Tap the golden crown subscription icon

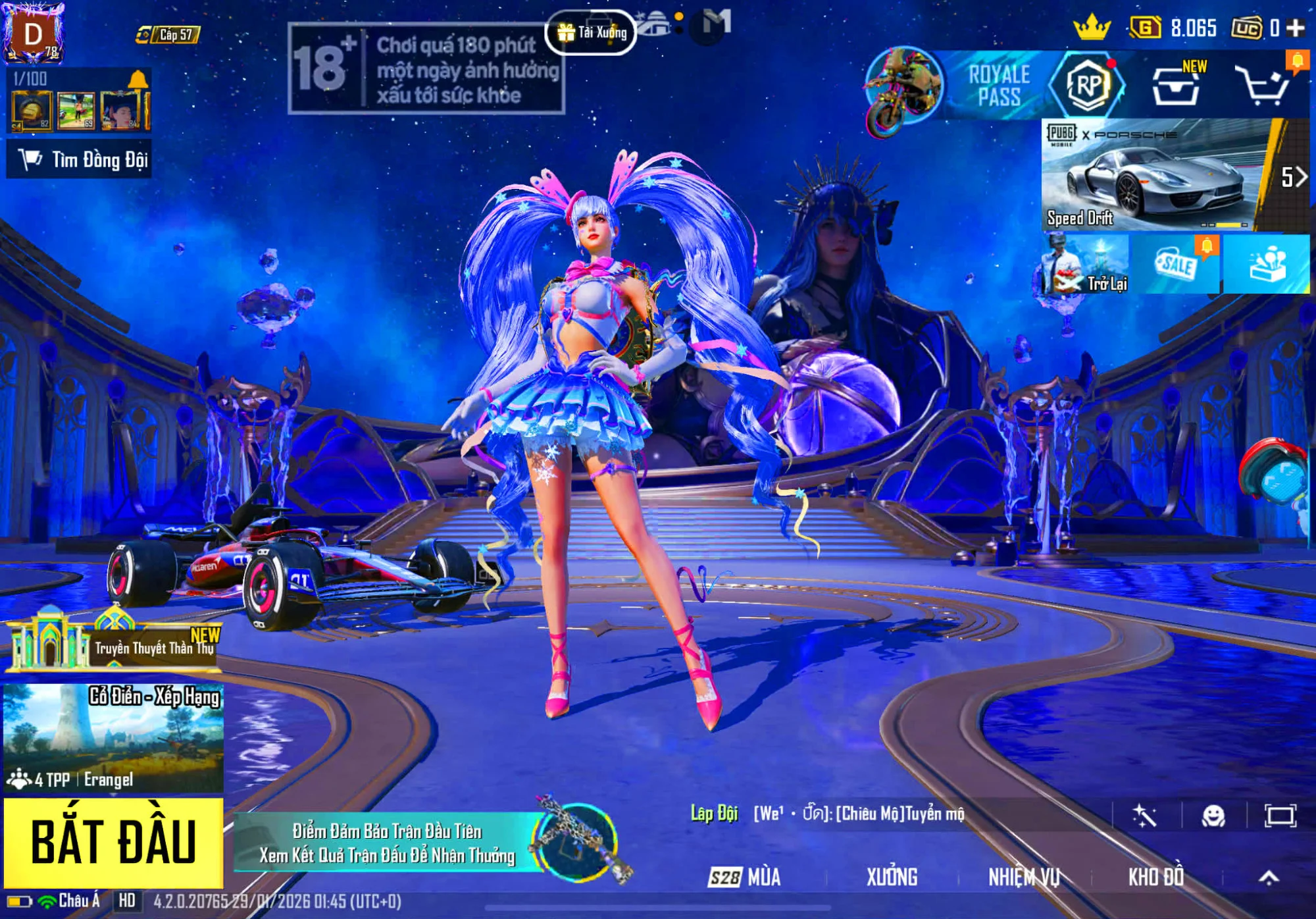pos(1094,27)
